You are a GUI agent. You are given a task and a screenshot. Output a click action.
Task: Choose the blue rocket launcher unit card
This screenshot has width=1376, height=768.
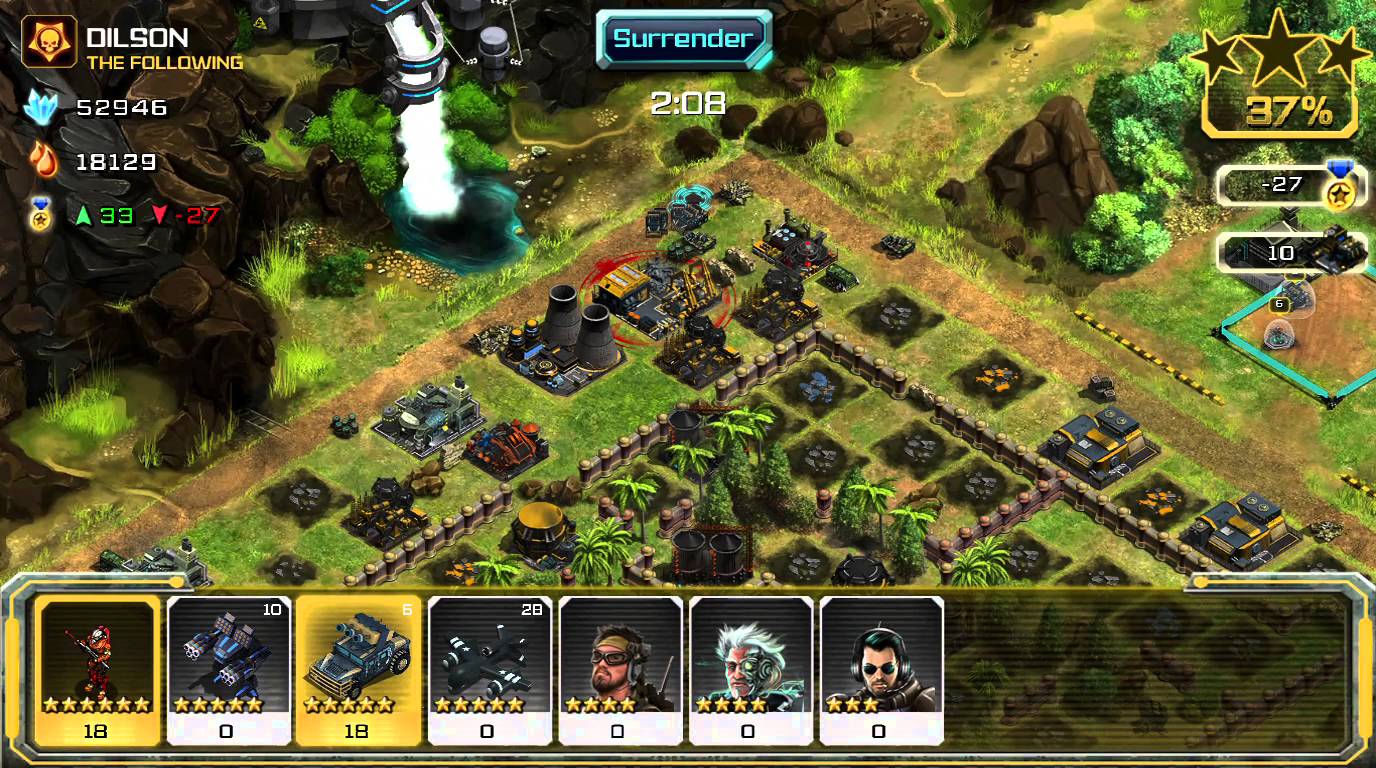click(x=228, y=670)
